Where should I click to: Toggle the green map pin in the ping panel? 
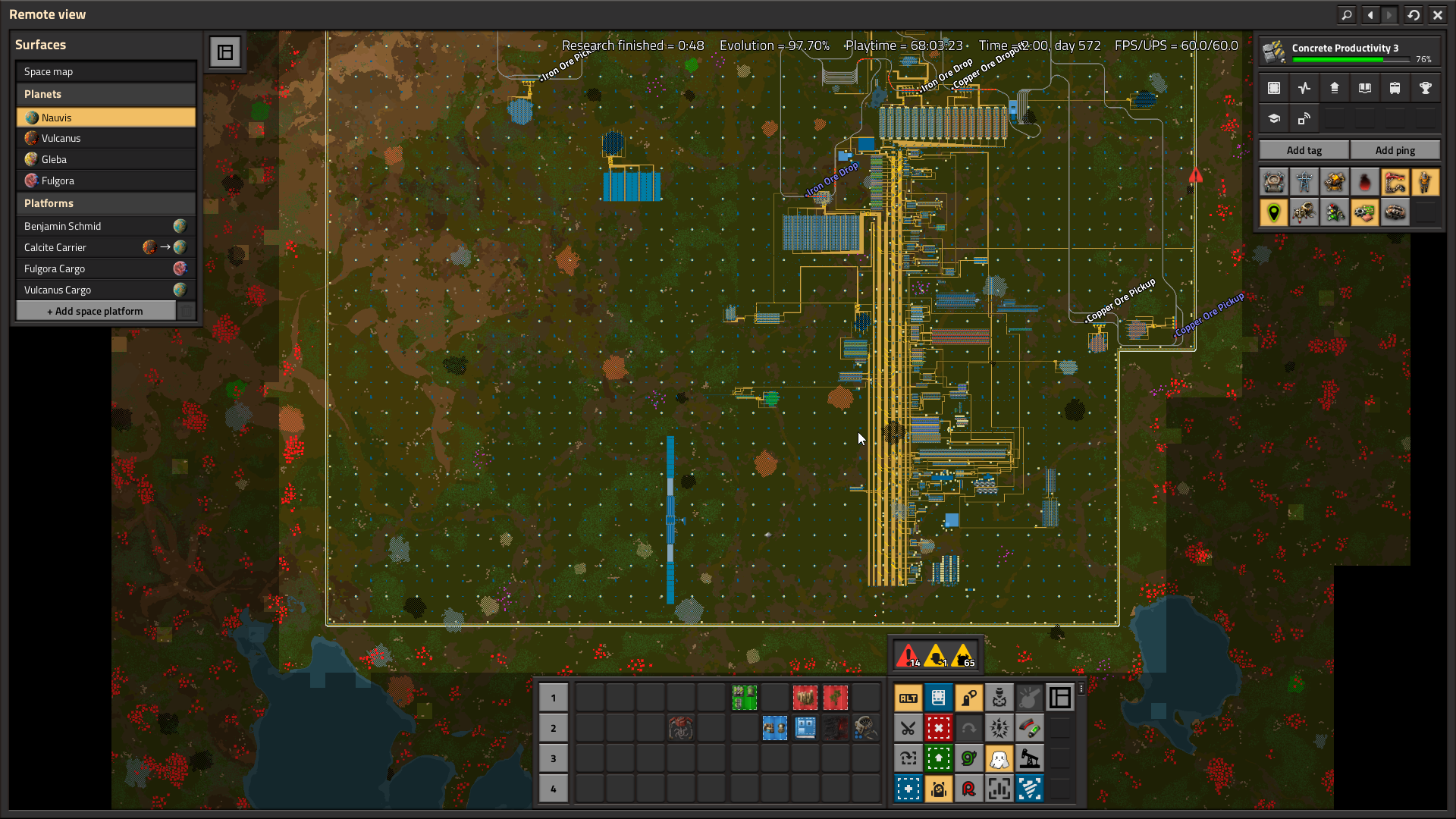pos(1273,212)
